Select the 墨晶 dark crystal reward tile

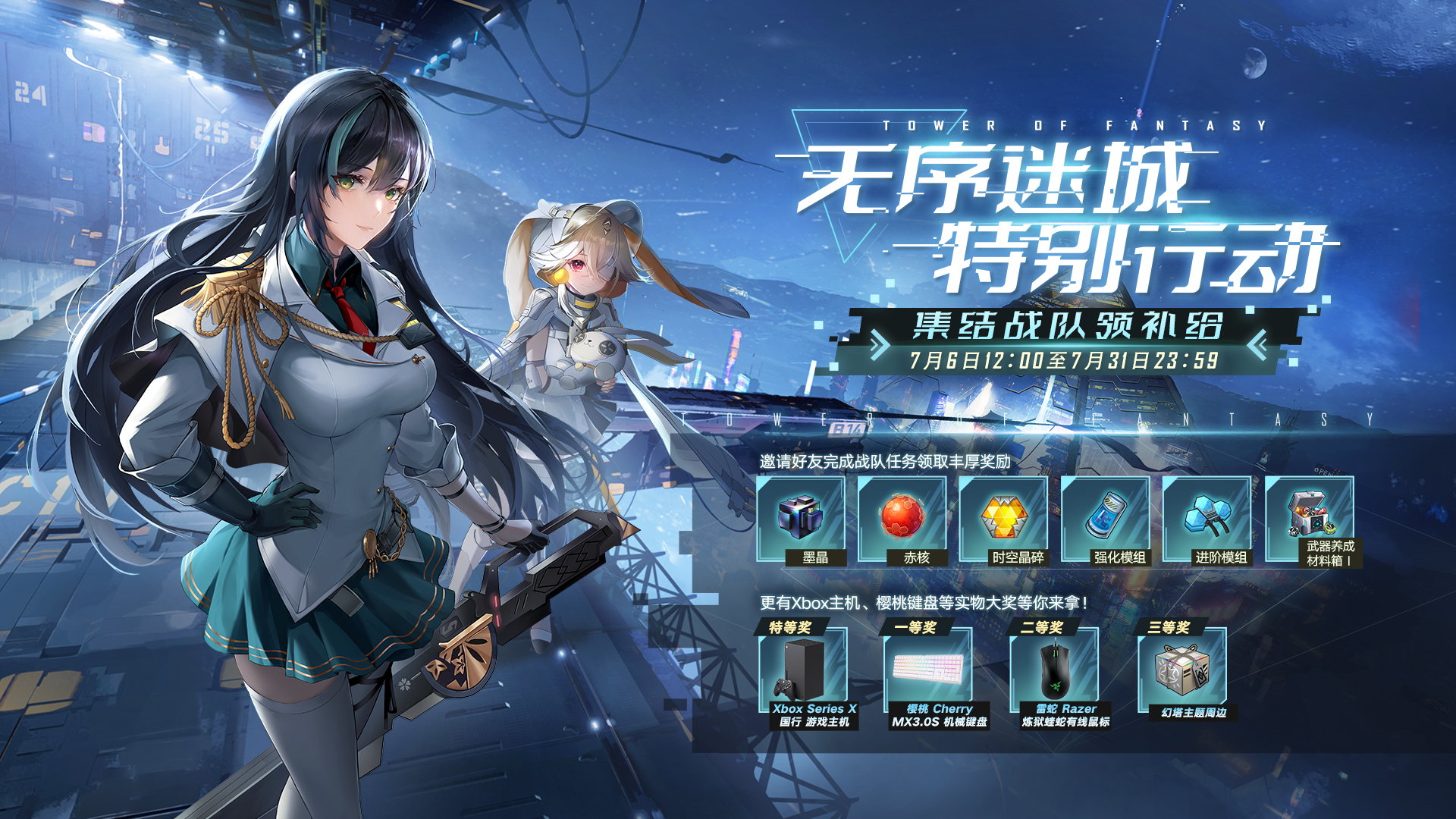(801, 518)
